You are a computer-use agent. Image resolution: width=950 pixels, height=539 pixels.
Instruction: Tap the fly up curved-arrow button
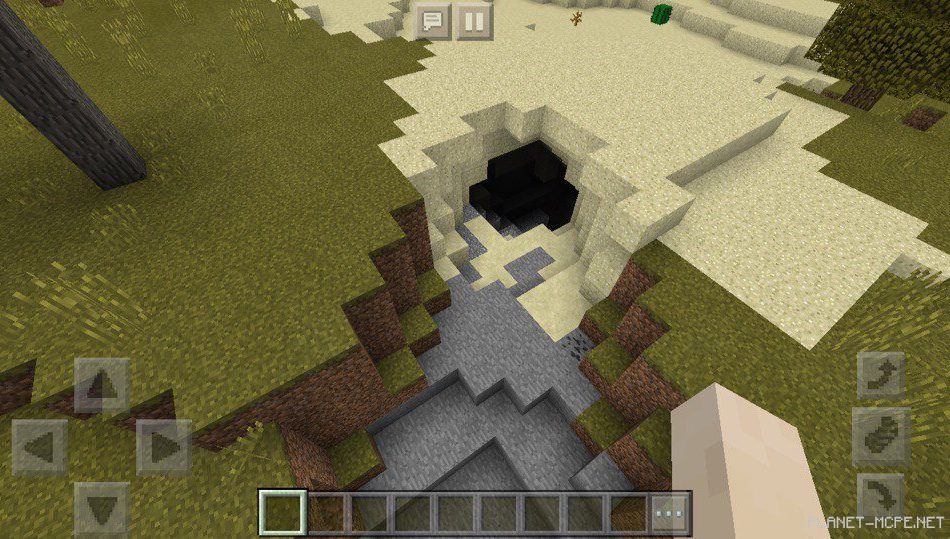[881, 376]
